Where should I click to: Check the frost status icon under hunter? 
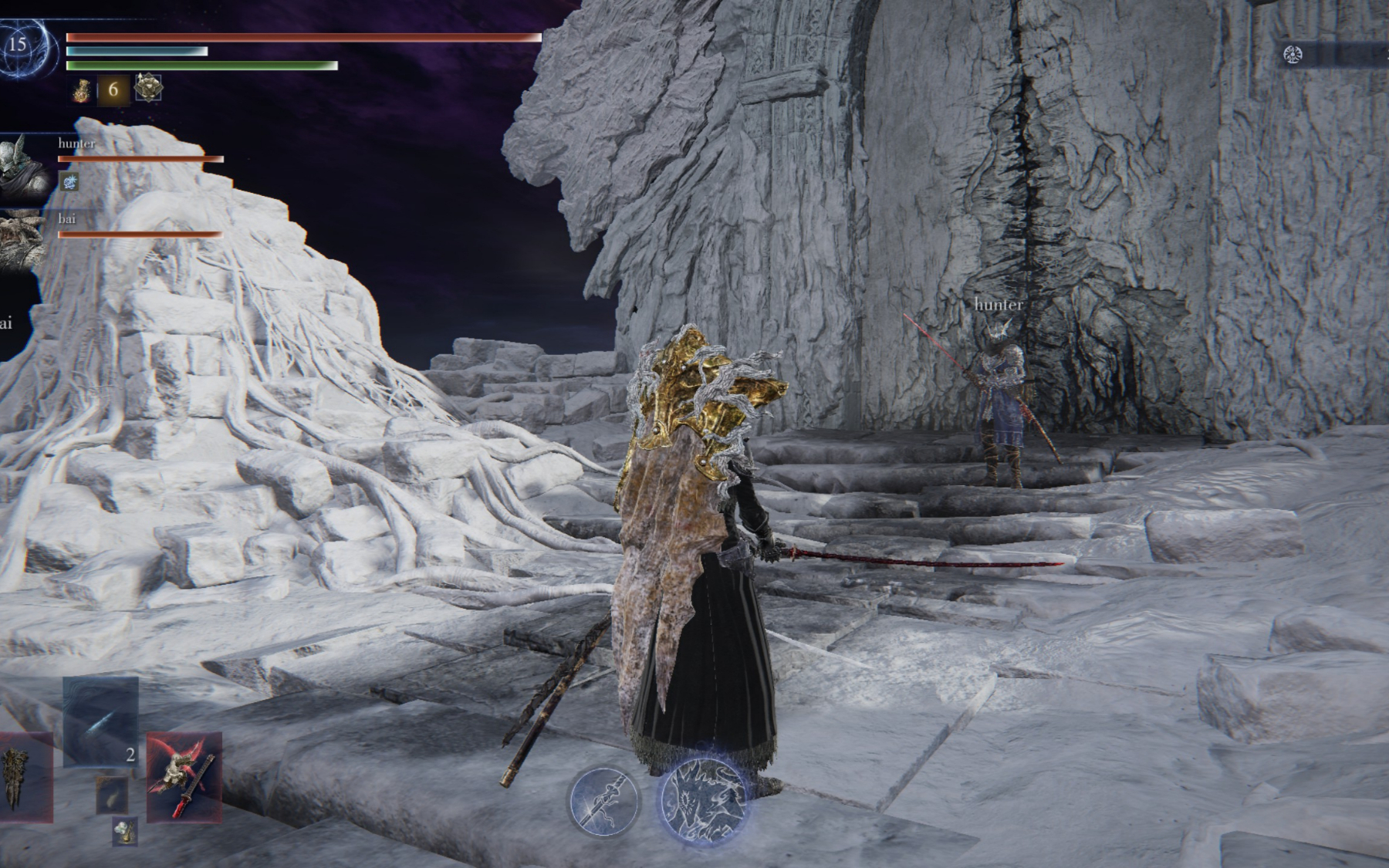69,182
